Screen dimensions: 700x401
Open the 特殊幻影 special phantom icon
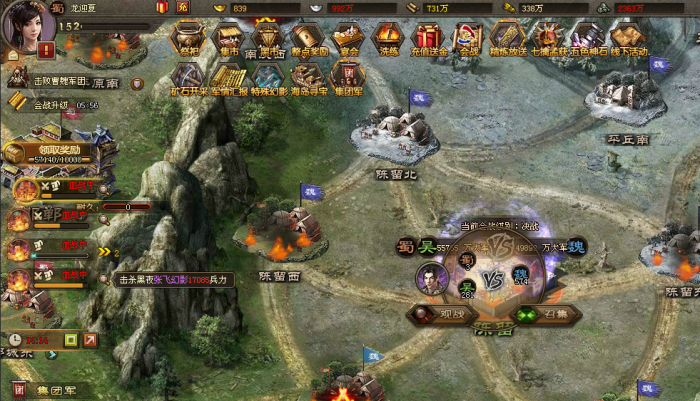pos(268,77)
